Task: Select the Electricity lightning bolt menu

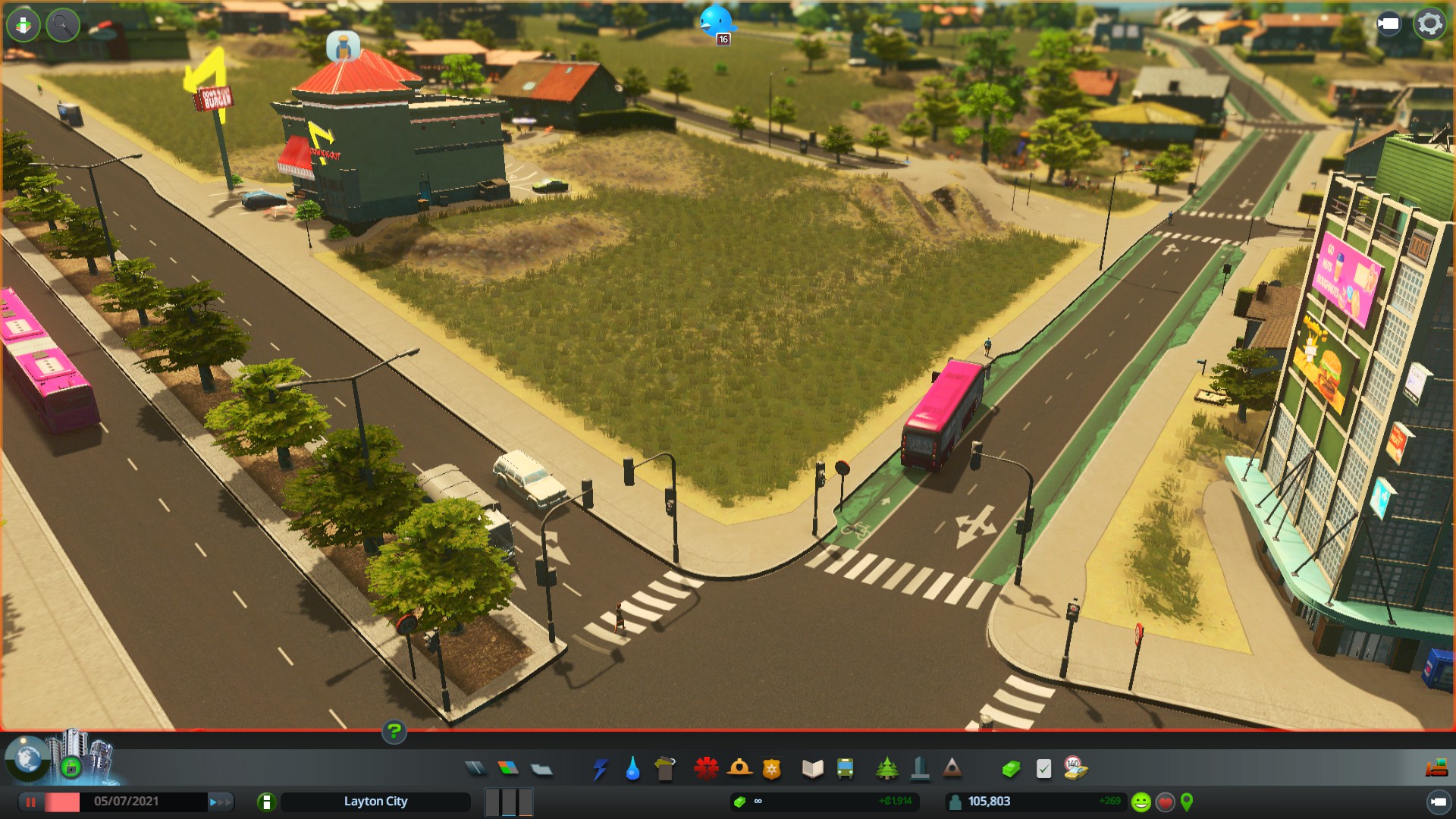Action: click(601, 769)
